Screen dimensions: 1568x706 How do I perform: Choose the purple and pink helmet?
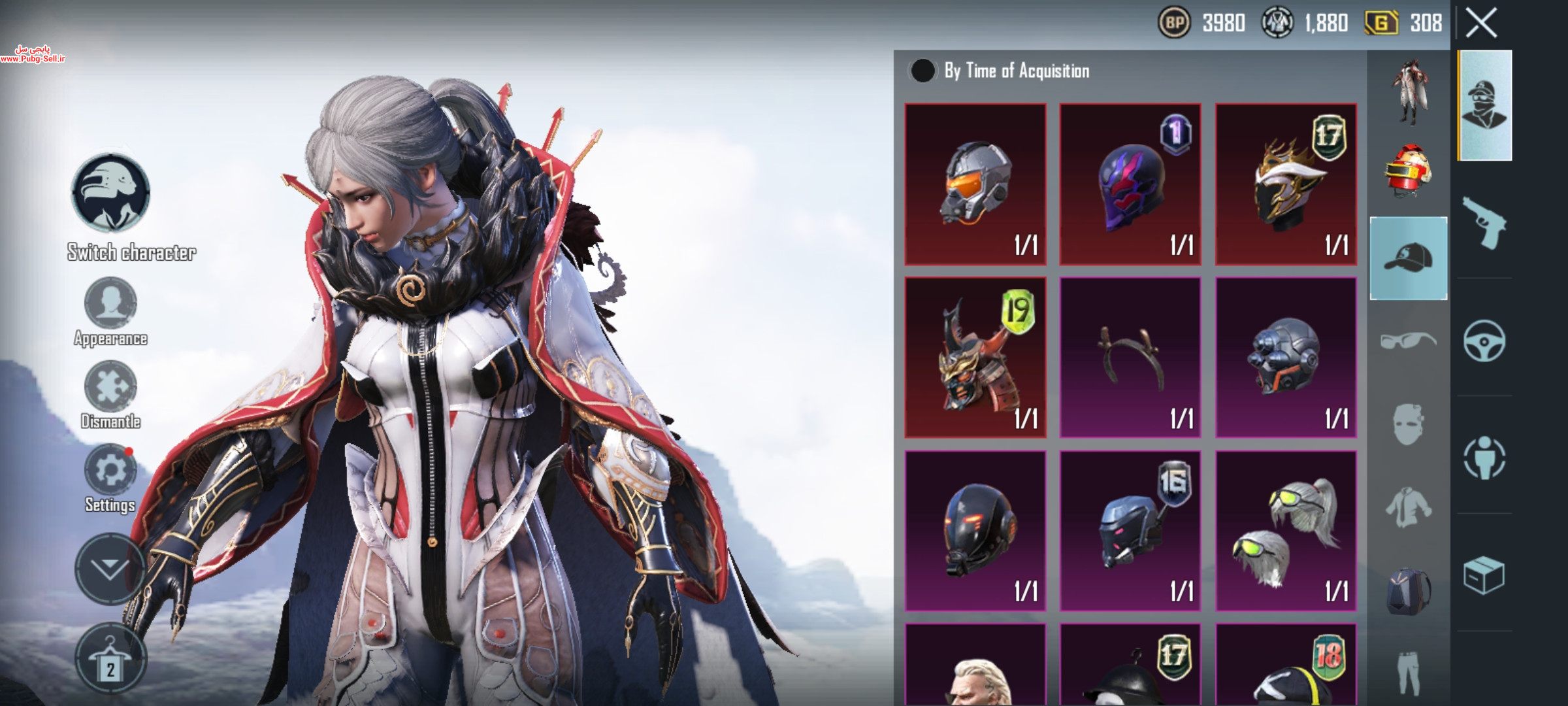tap(1130, 184)
